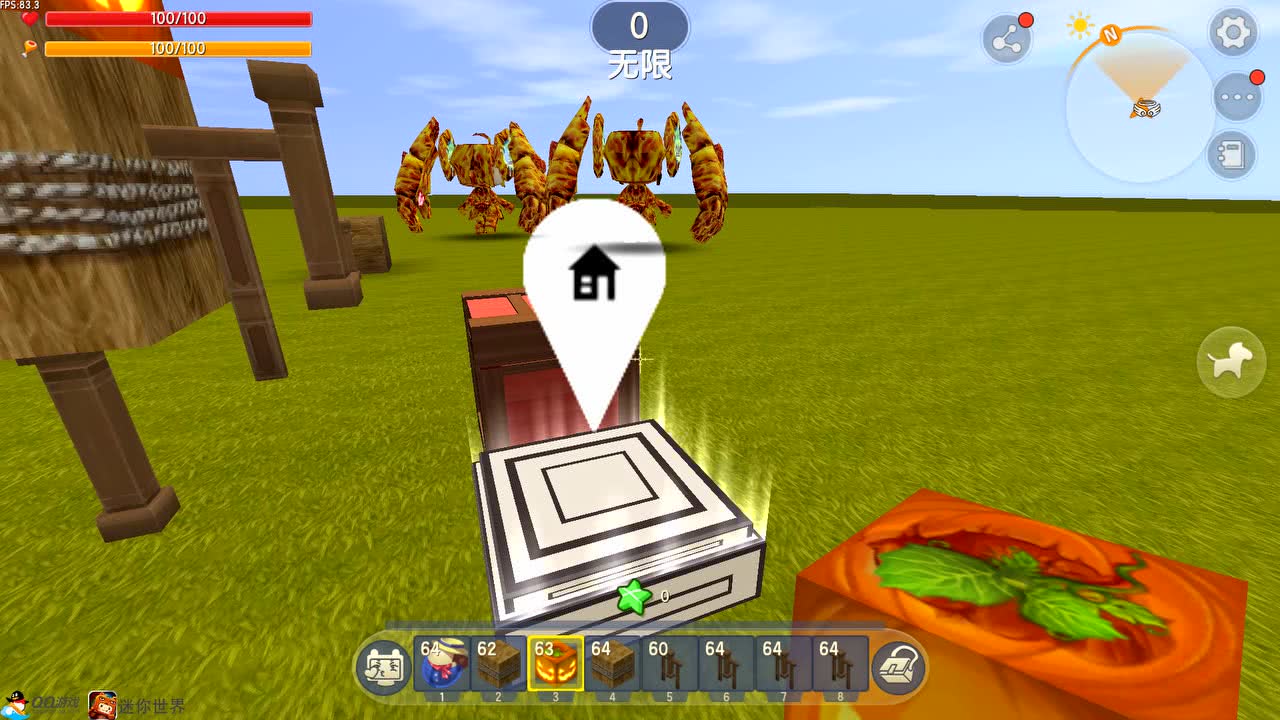Select the wooden block in slot 4
Image resolution: width=1280 pixels, height=720 pixels.
pos(613,663)
